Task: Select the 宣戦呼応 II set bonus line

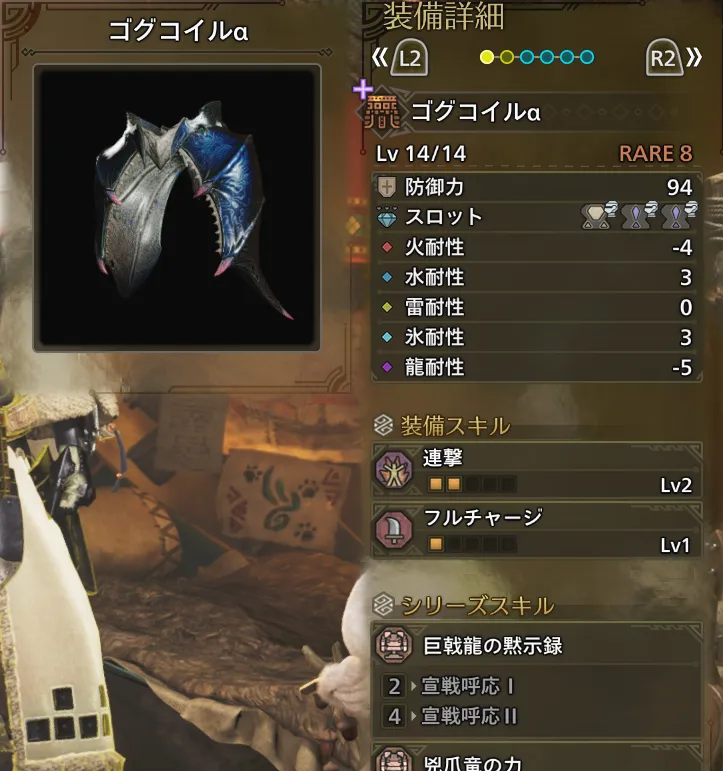Action: 468,716
